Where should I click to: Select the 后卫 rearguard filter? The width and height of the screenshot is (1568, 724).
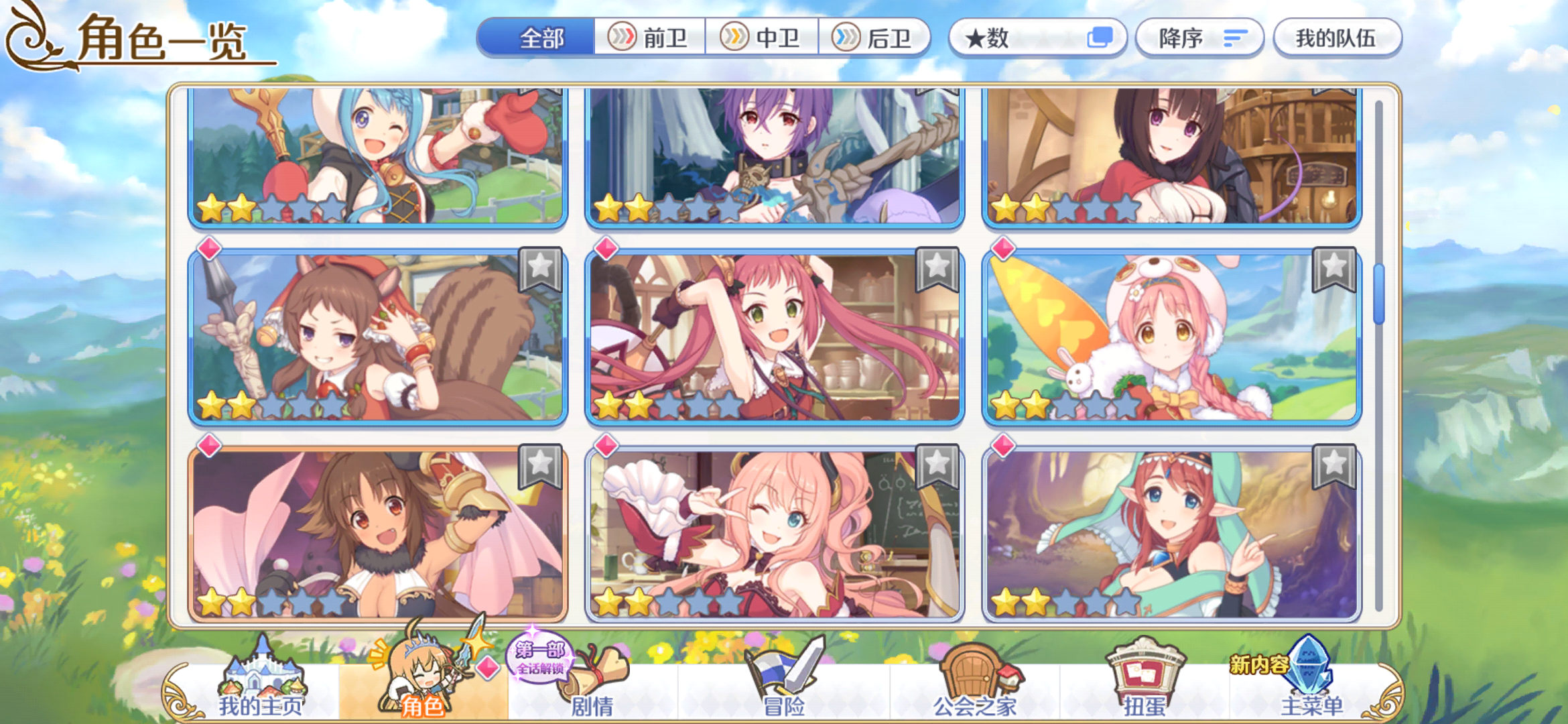click(876, 38)
